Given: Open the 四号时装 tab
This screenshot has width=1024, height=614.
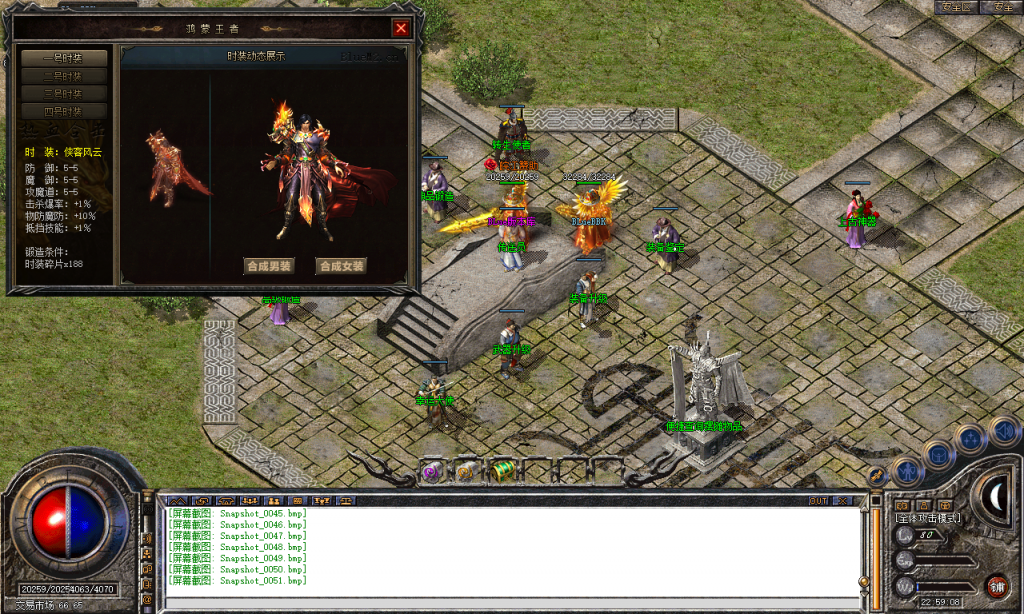Looking at the screenshot, I should 63,111.
